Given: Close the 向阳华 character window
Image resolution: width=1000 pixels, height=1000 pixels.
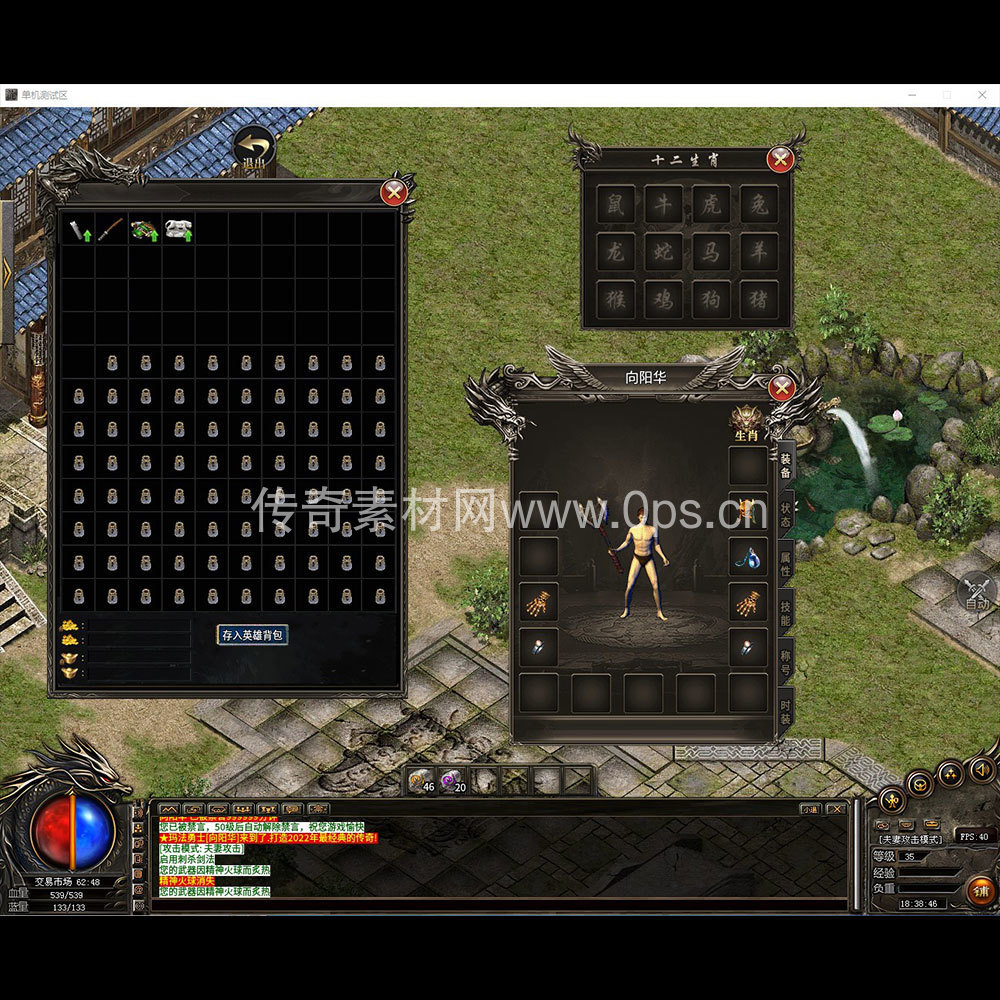Looking at the screenshot, I should pos(782,387).
